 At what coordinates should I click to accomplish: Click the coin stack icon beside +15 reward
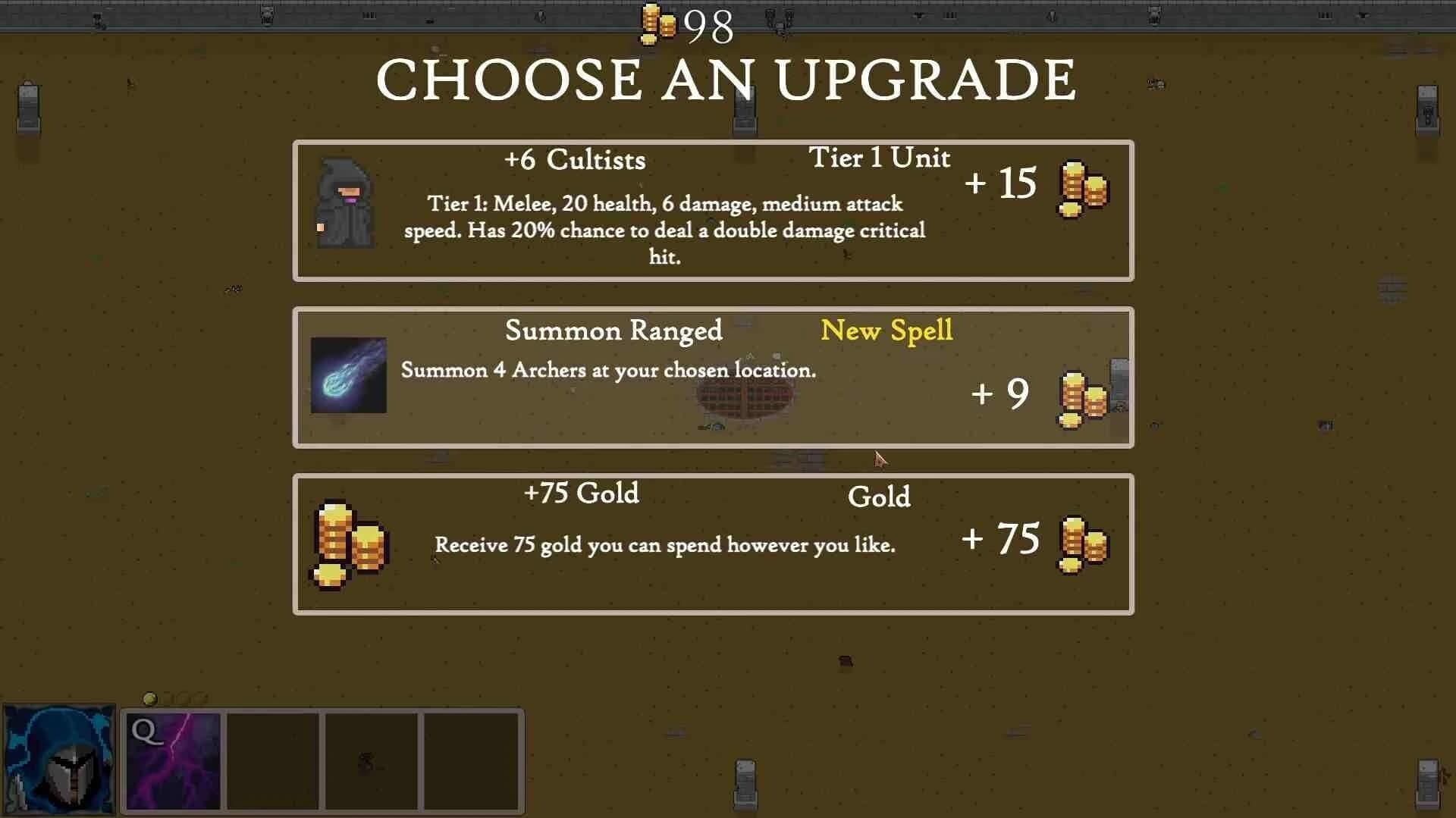1083,187
